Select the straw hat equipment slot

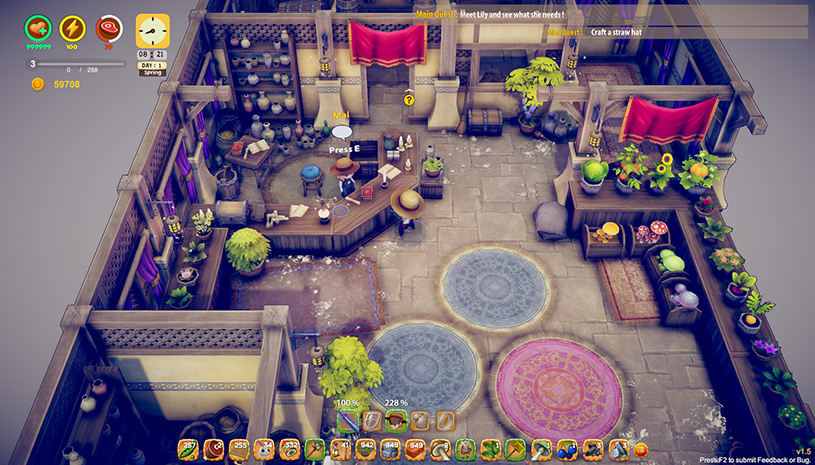397,420
